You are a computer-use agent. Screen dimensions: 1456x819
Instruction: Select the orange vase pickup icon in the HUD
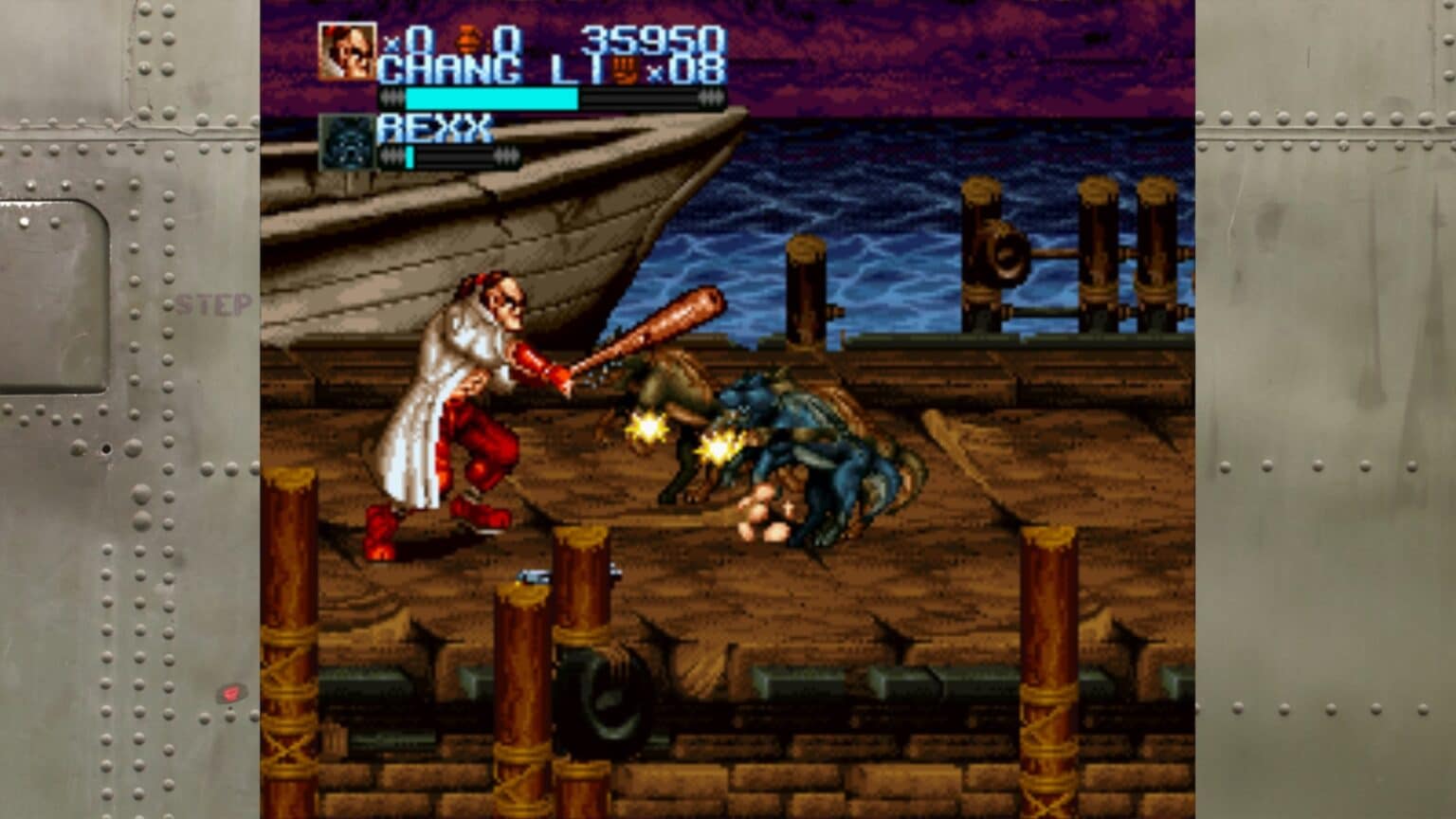pos(466,40)
